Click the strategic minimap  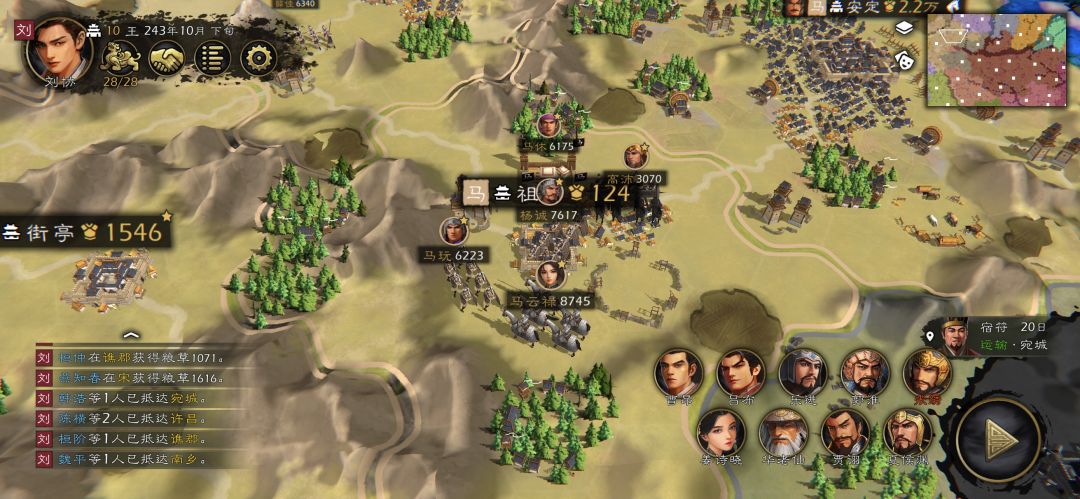coord(1001,60)
